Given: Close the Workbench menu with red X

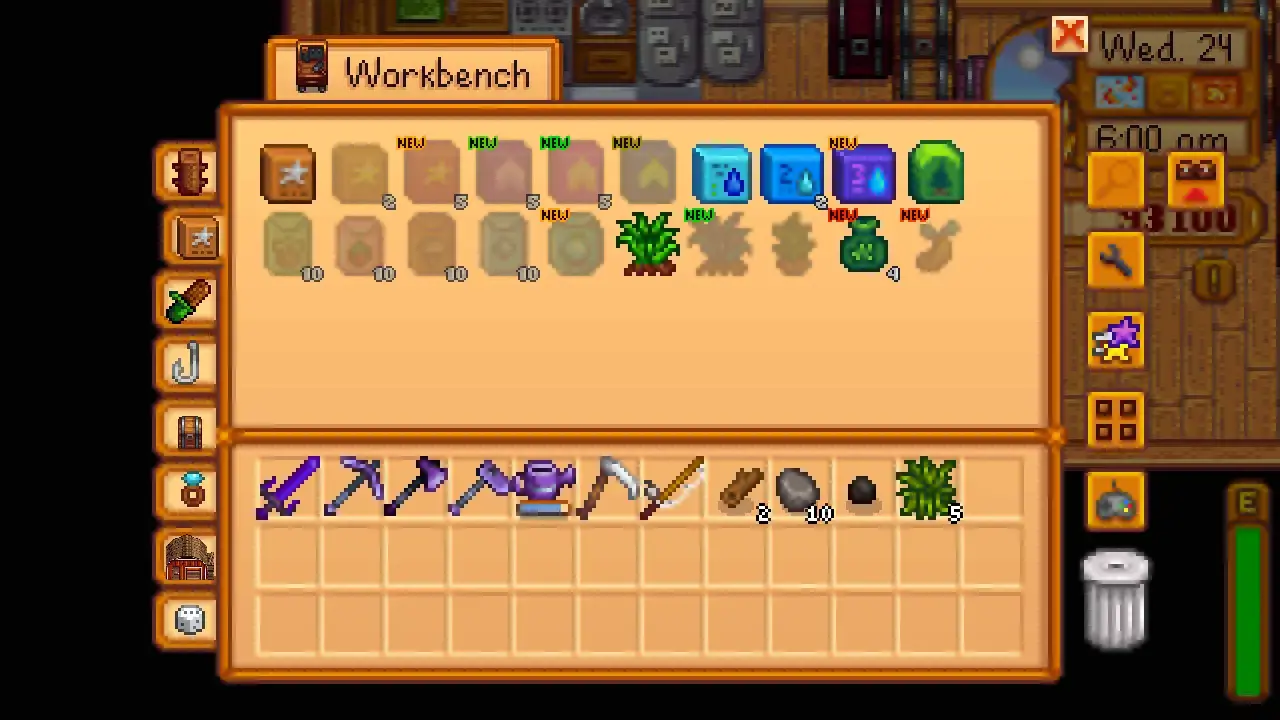Looking at the screenshot, I should (1068, 35).
